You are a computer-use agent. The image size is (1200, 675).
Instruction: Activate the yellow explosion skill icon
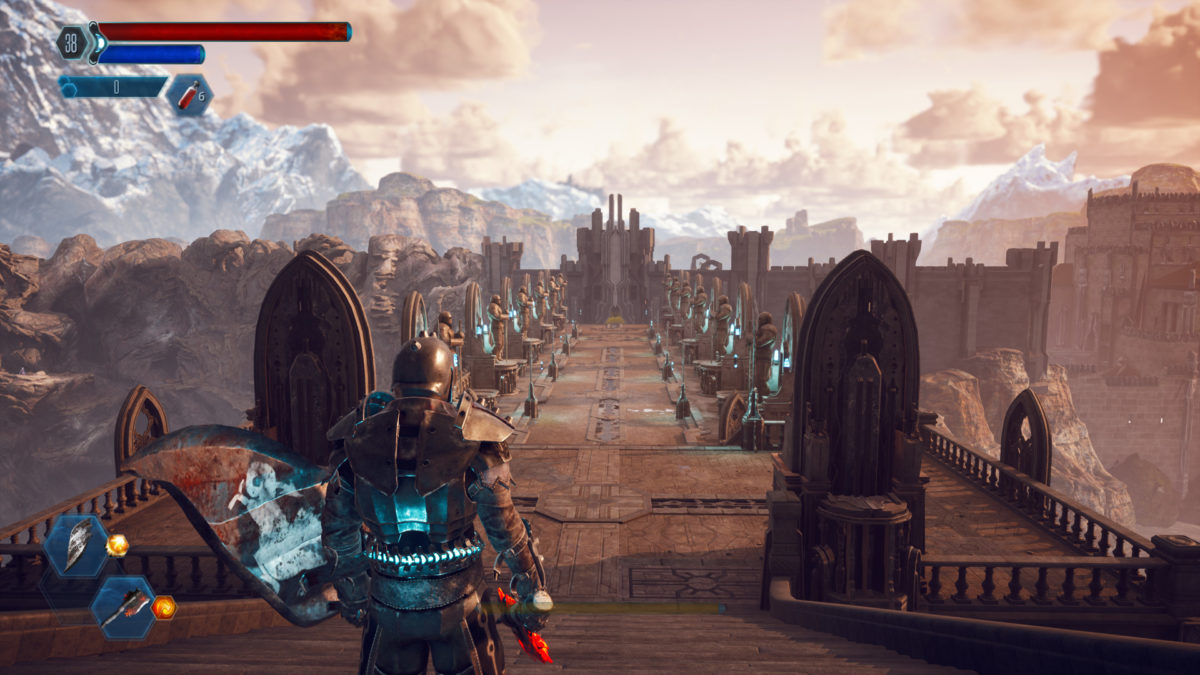[118, 545]
